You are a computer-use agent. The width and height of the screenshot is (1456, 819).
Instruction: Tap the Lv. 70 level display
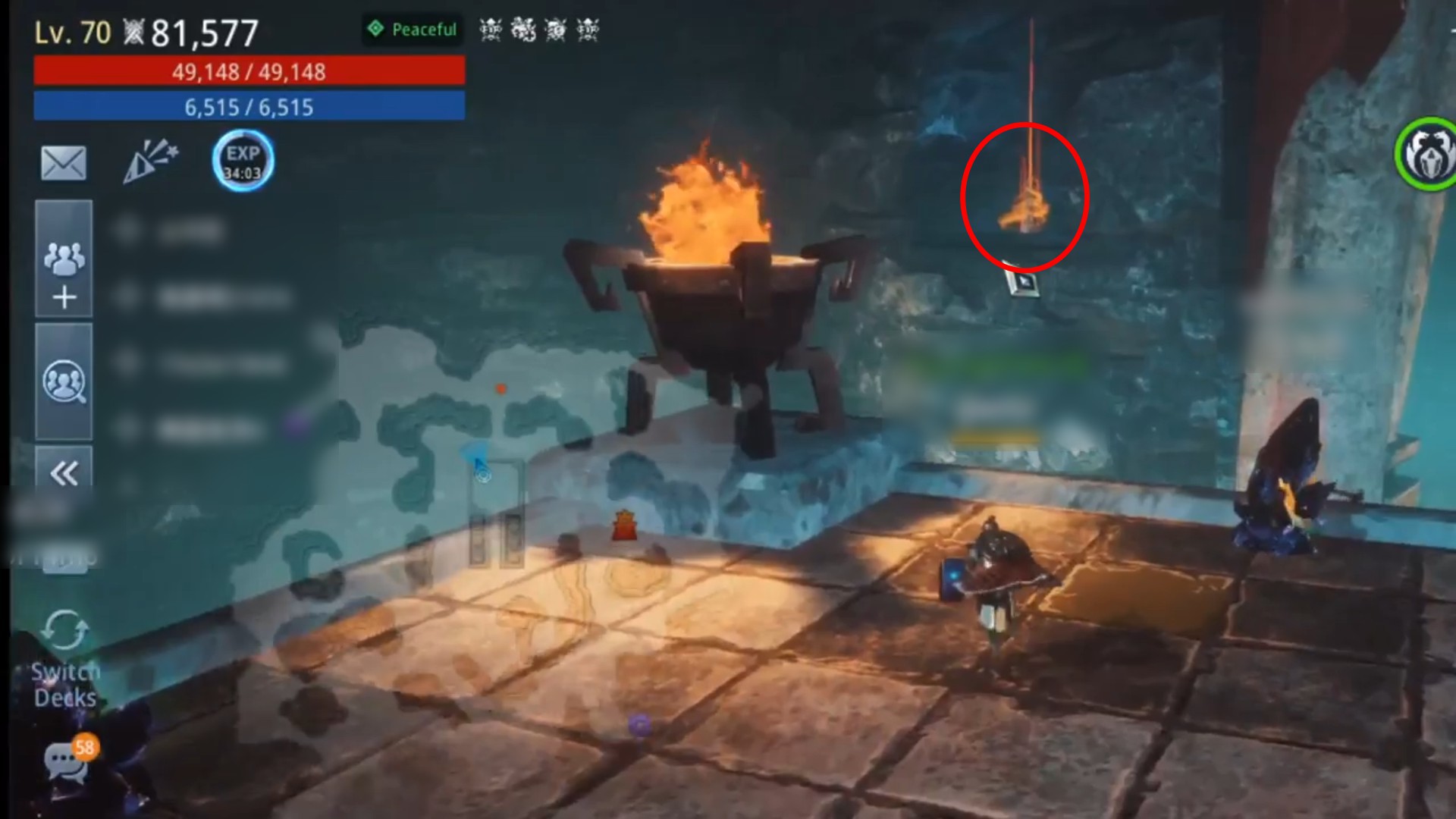click(72, 32)
